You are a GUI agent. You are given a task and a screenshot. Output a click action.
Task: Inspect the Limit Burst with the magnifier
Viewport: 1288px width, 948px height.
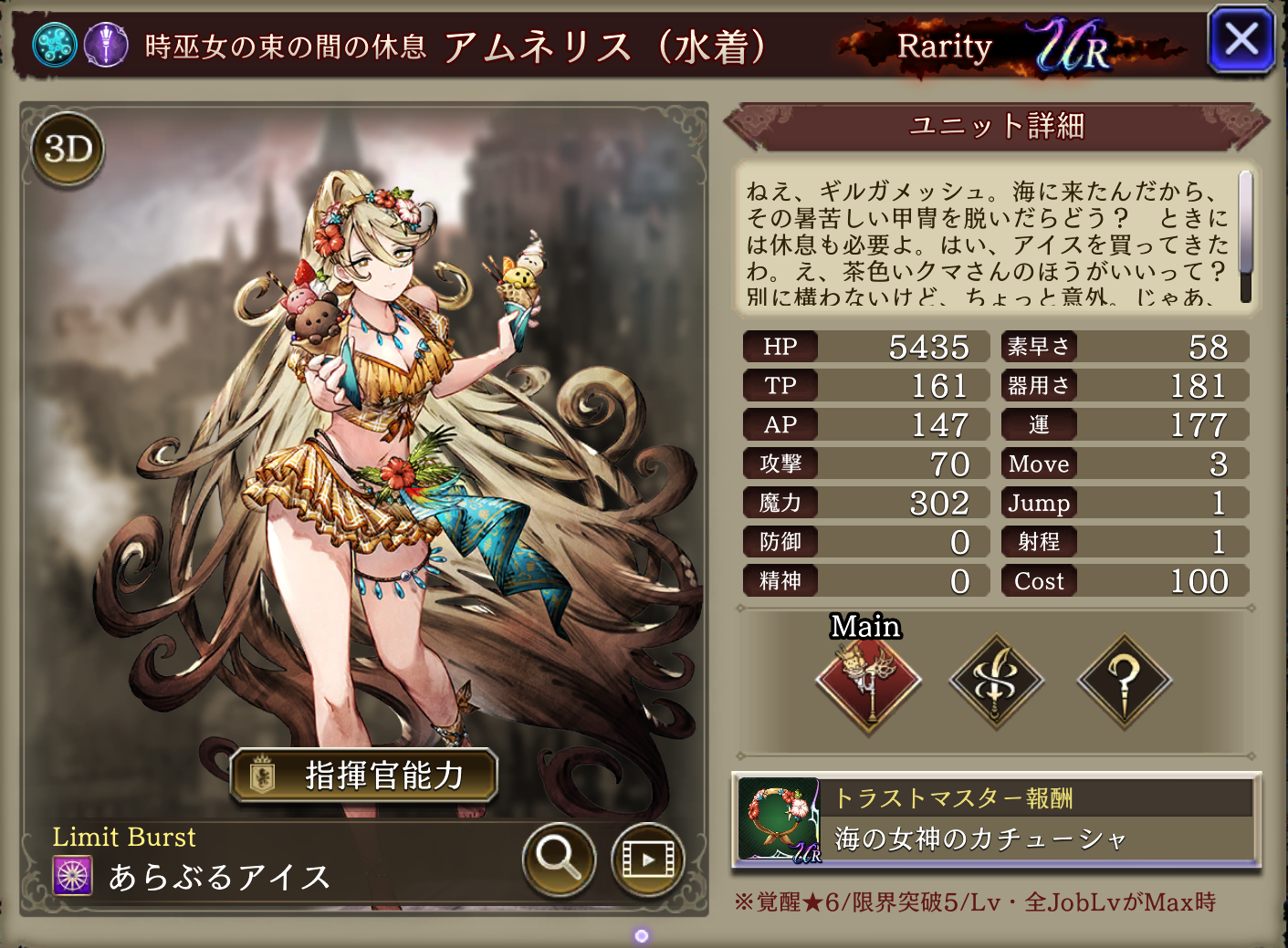pos(559,859)
